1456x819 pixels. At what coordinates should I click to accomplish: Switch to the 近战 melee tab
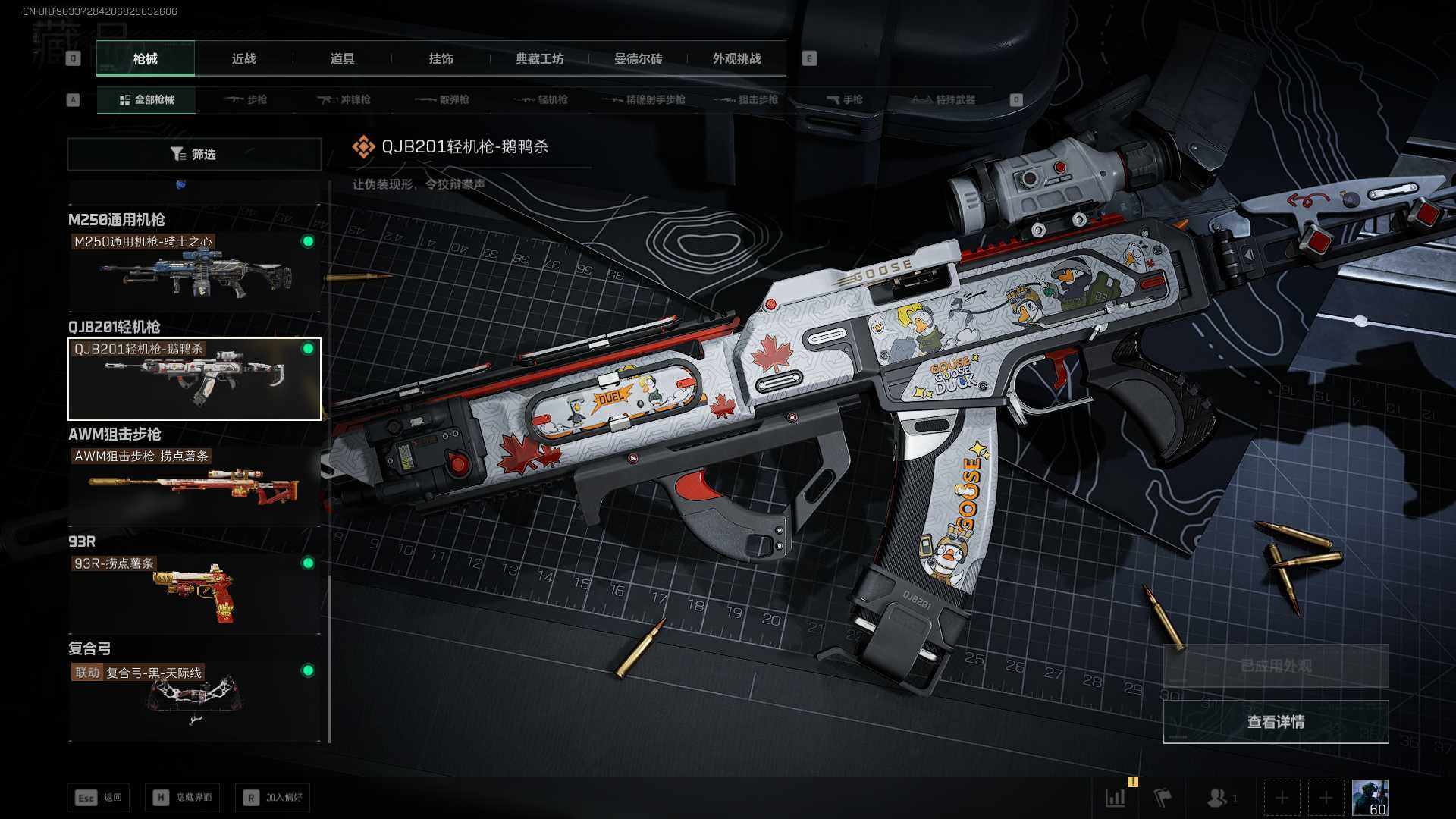pyautogui.click(x=243, y=59)
